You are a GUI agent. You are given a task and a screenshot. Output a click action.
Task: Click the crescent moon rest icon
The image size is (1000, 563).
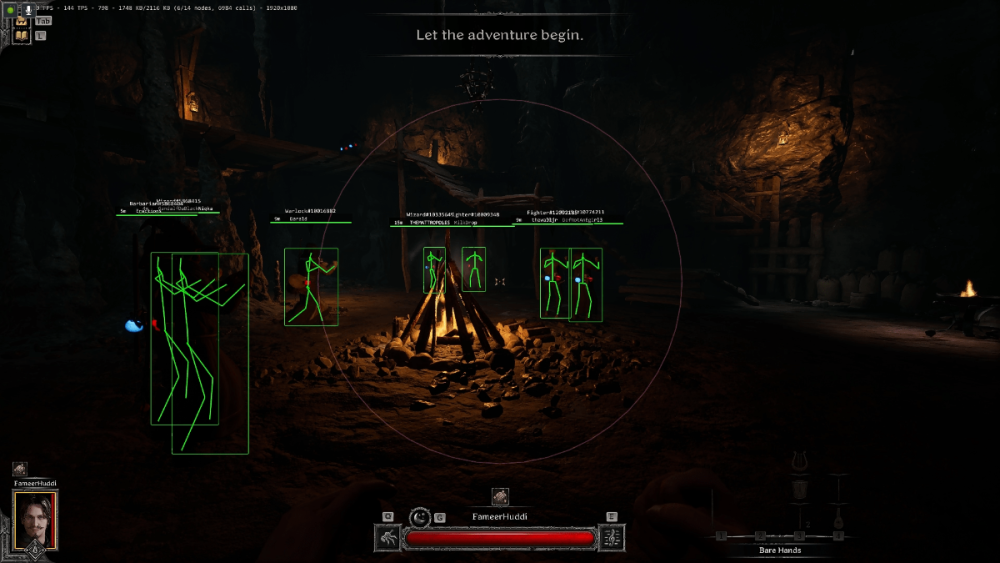pos(421,517)
